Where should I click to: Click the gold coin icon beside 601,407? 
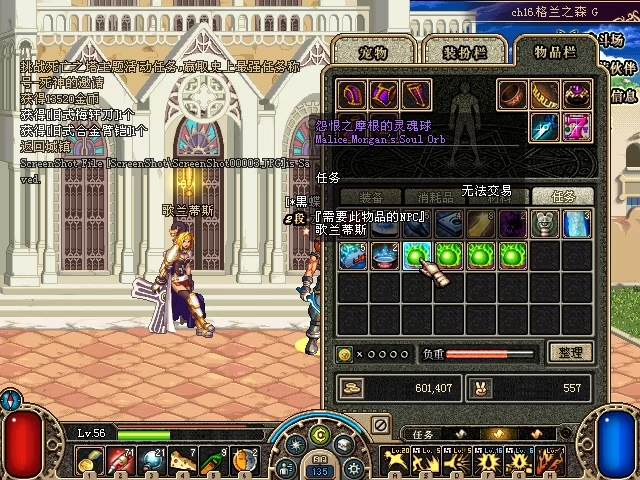pos(352,388)
